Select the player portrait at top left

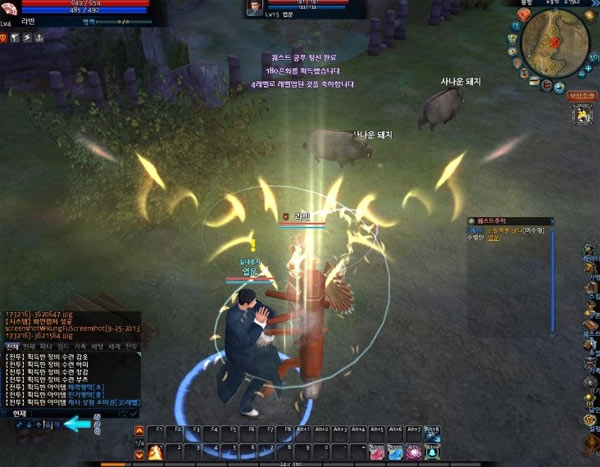coord(12,8)
